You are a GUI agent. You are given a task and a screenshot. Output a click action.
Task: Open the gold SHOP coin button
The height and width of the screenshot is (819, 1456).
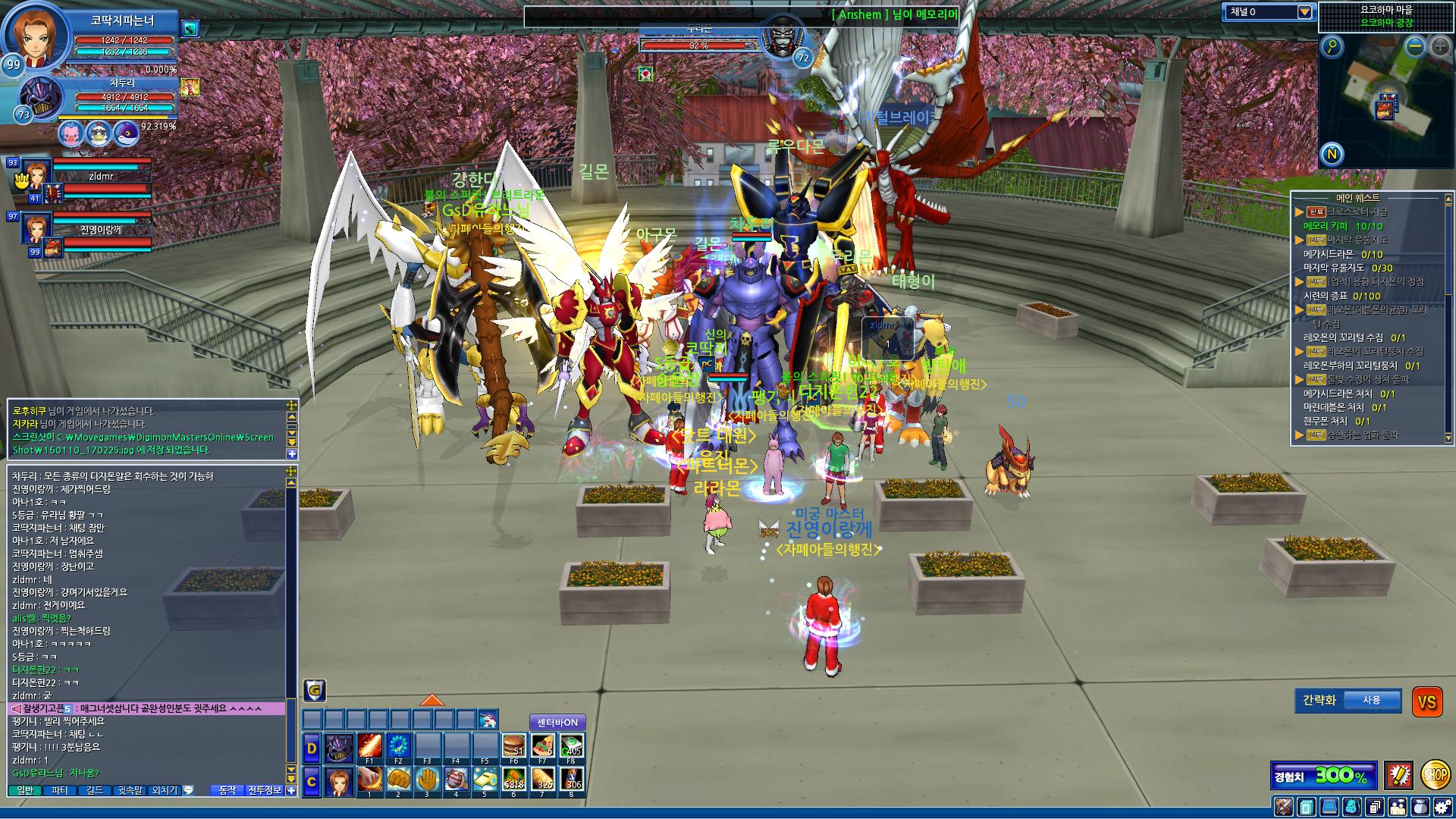pos(1435,774)
